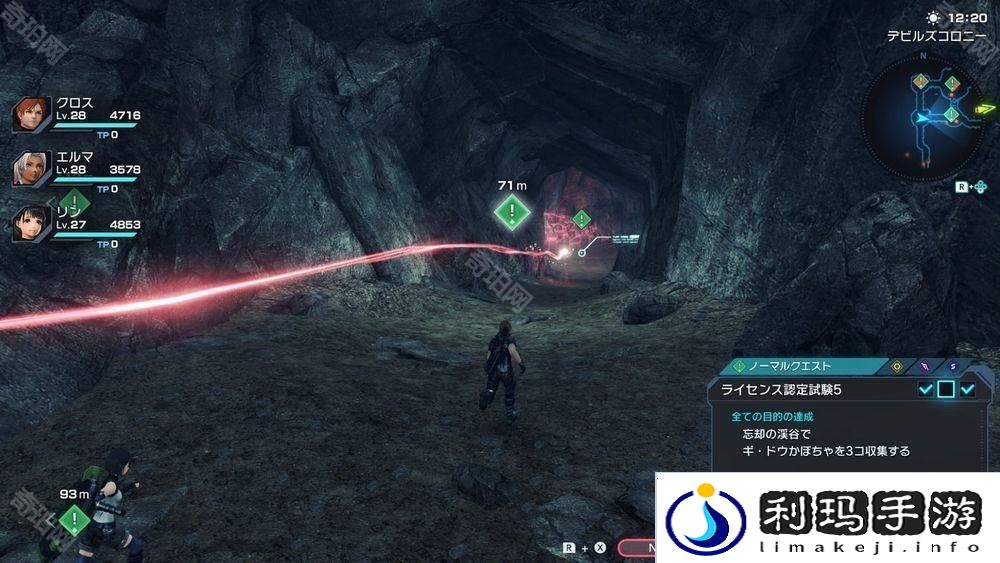Image resolution: width=1000 pixels, height=563 pixels.
Task: Click the yellow-green arrow marker beside minimap
Action: click(985, 108)
